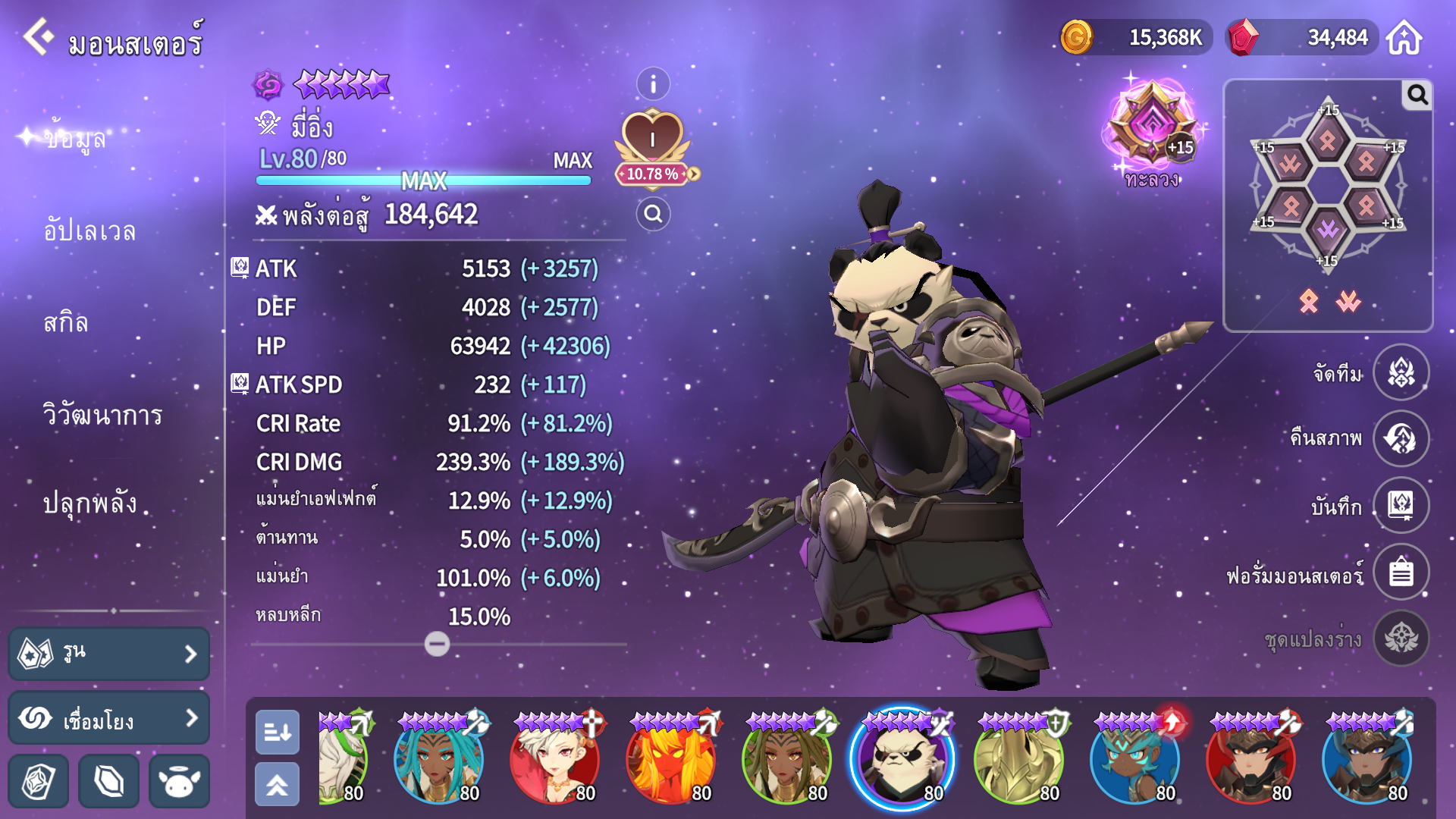Open the ฟอรั่มมอนสเตอร์ forum button
The width and height of the screenshot is (1456, 819).
(1401, 572)
